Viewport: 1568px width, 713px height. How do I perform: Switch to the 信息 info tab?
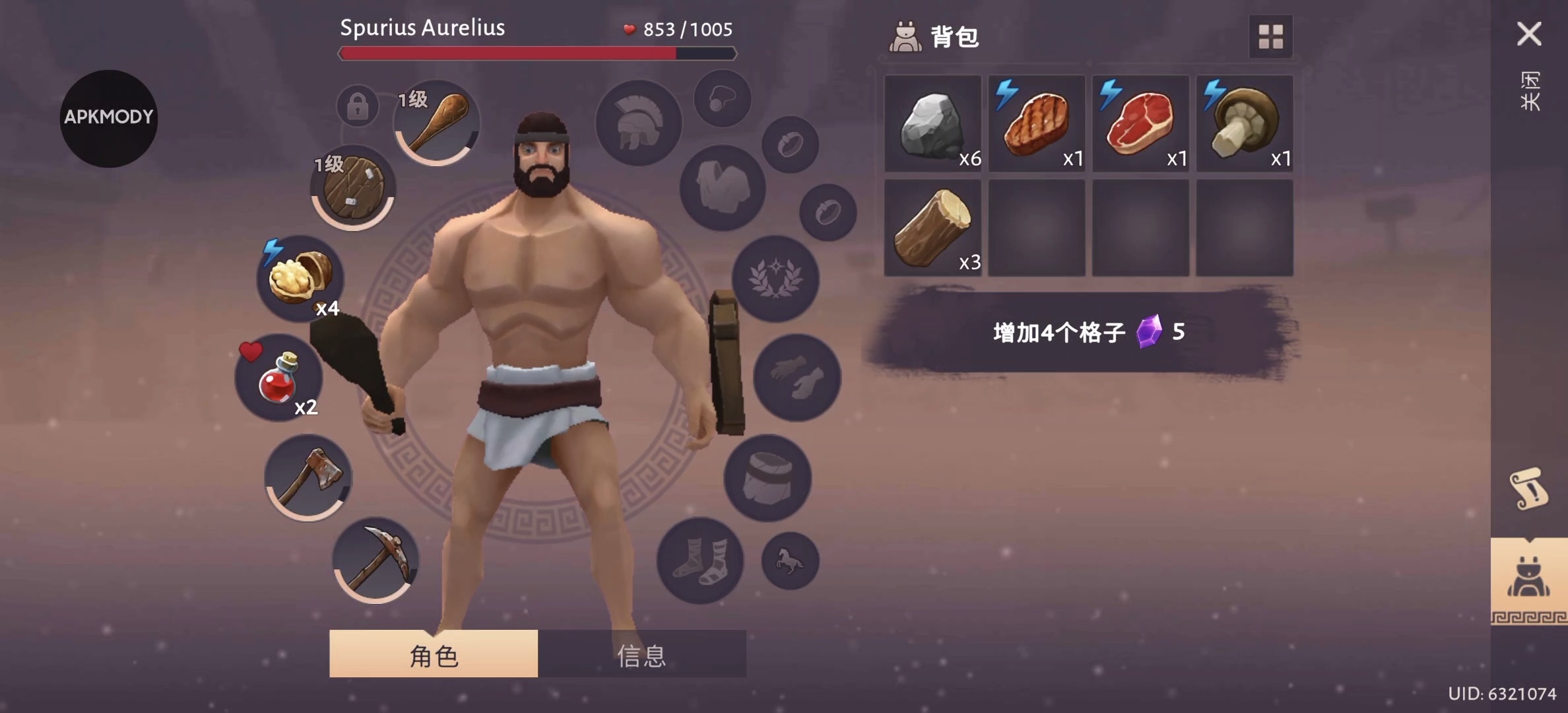641,655
